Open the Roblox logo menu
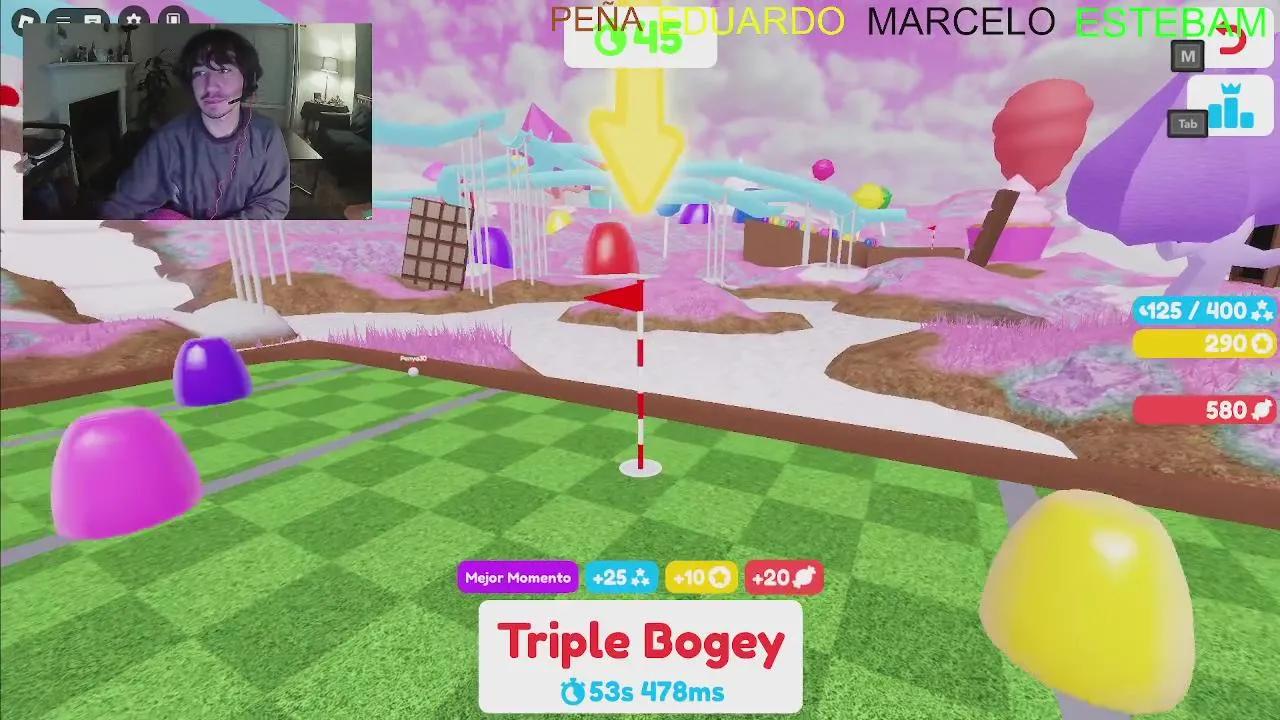 [26, 17]
